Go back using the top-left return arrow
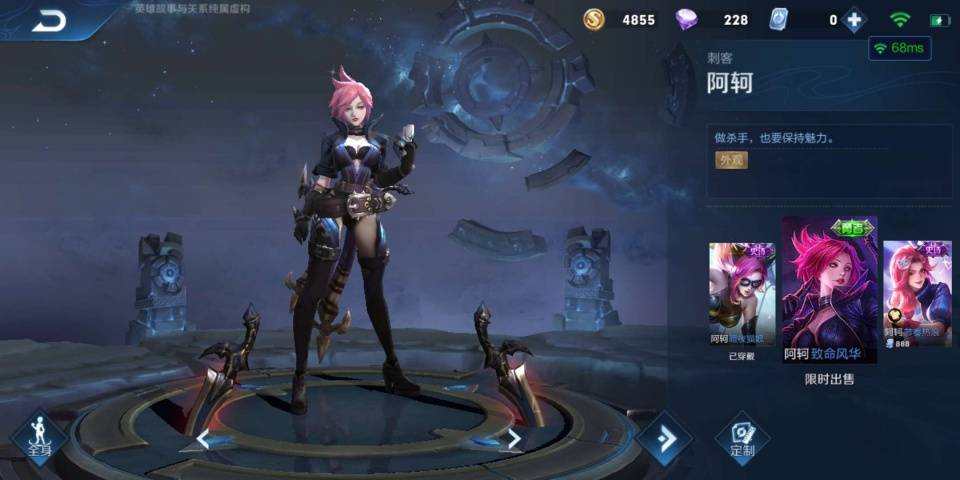The width and height of the screenshot is (960, 480). coord(47,21)
